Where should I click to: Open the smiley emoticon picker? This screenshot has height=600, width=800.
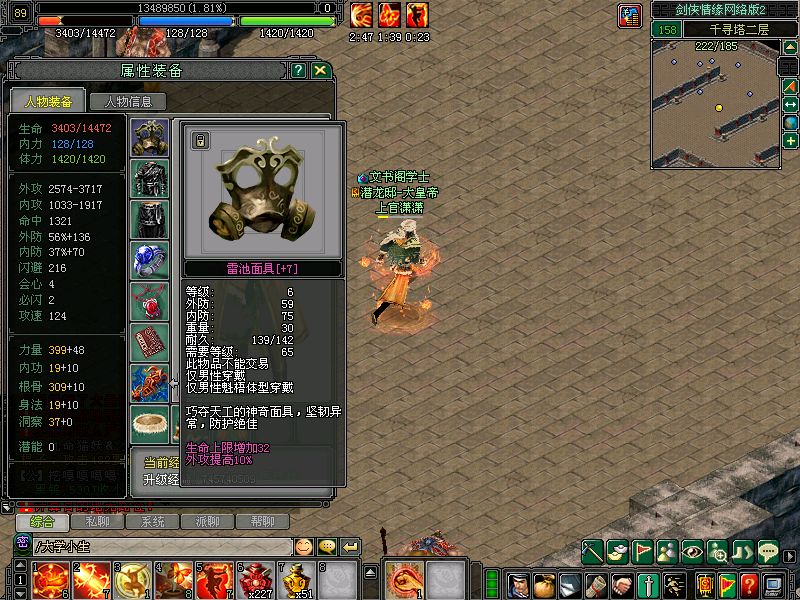pyautogui.click(x=304, y=547)
